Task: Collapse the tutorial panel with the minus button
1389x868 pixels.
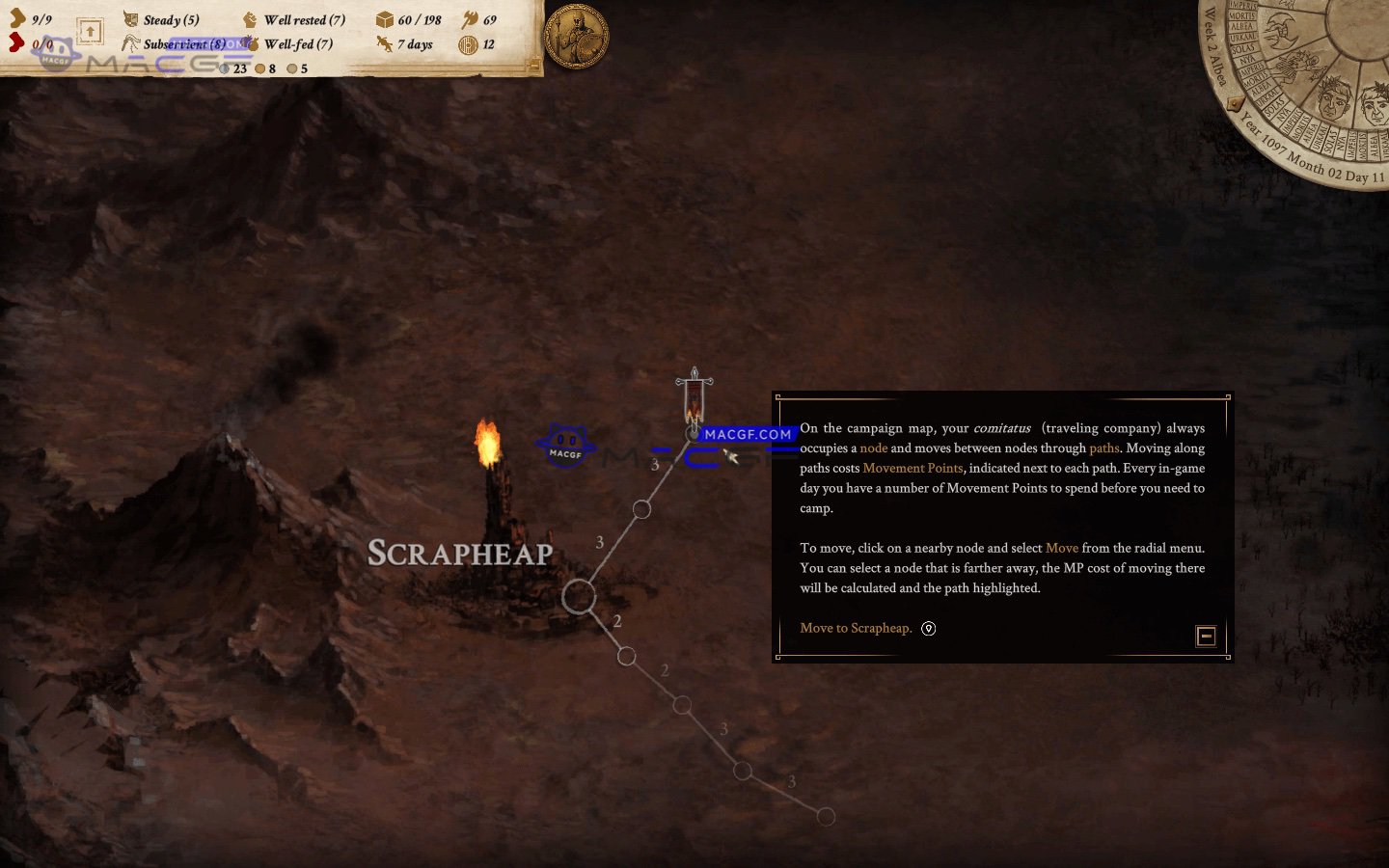Action: tap(1206, 637)
